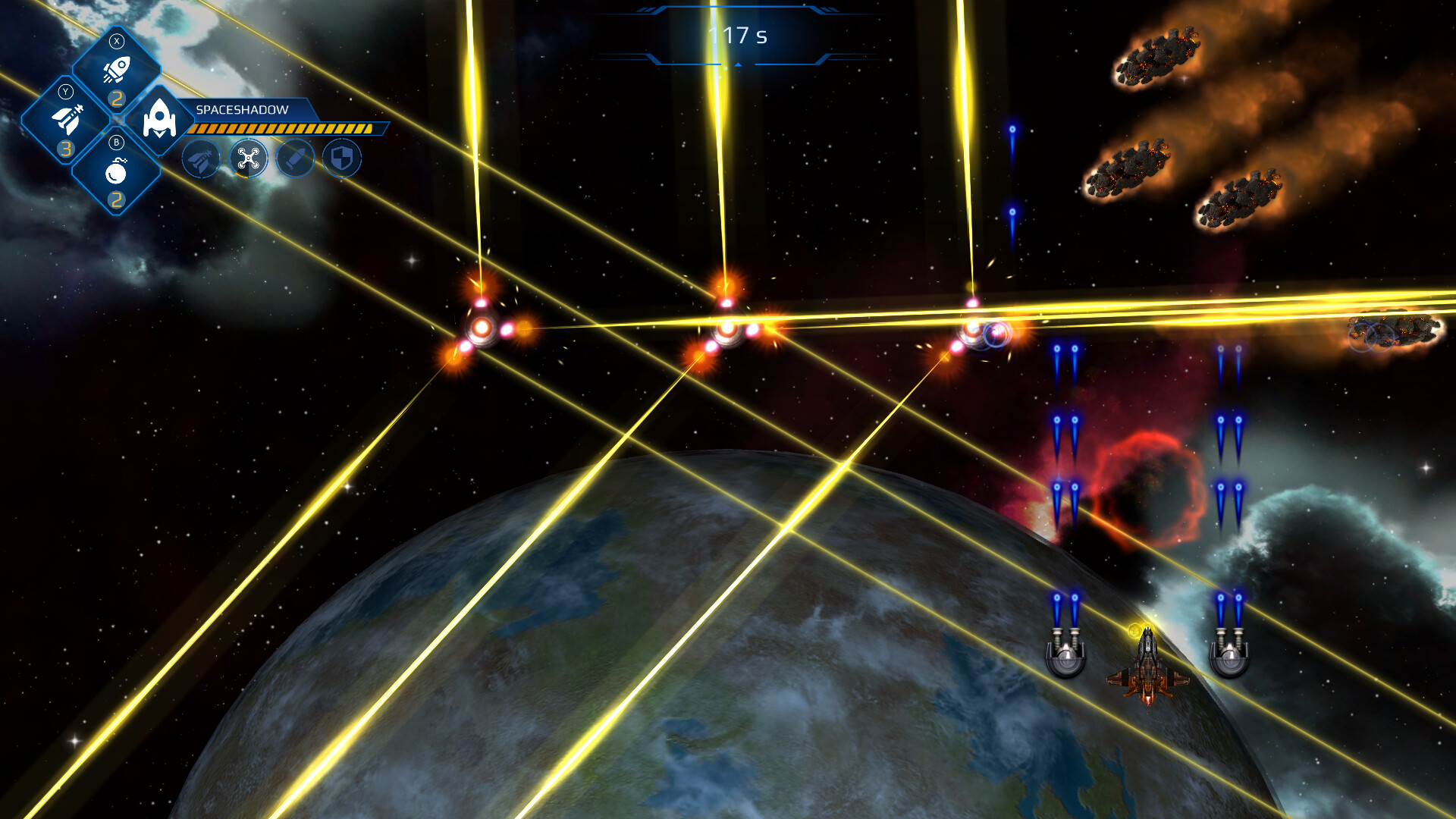The image size is (1456, 819).
Task: Click the missile upgrade slot under the health bar
Action: [201, 159]
